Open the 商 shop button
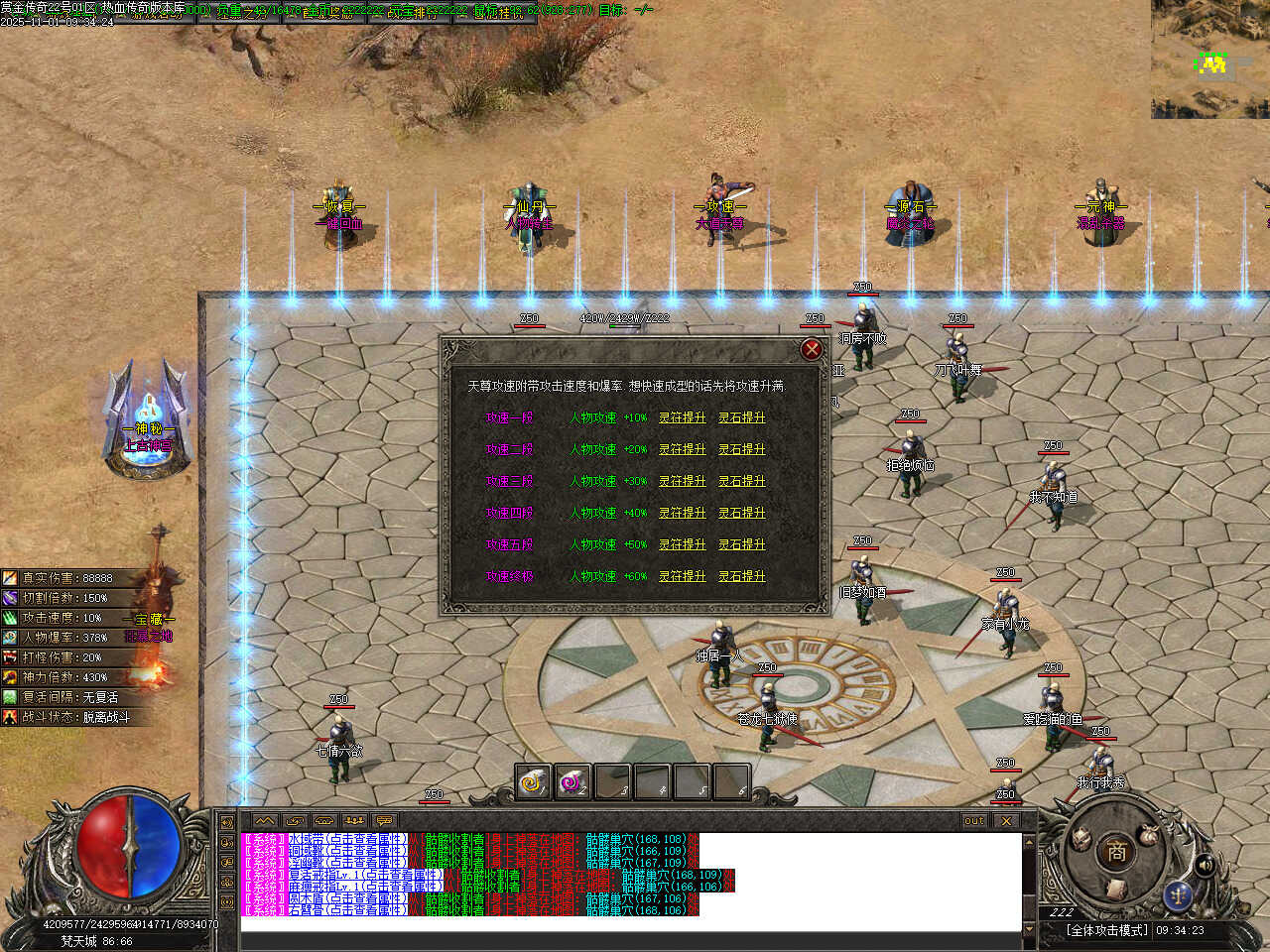The image size is (1270, 952). [1116, 851]
